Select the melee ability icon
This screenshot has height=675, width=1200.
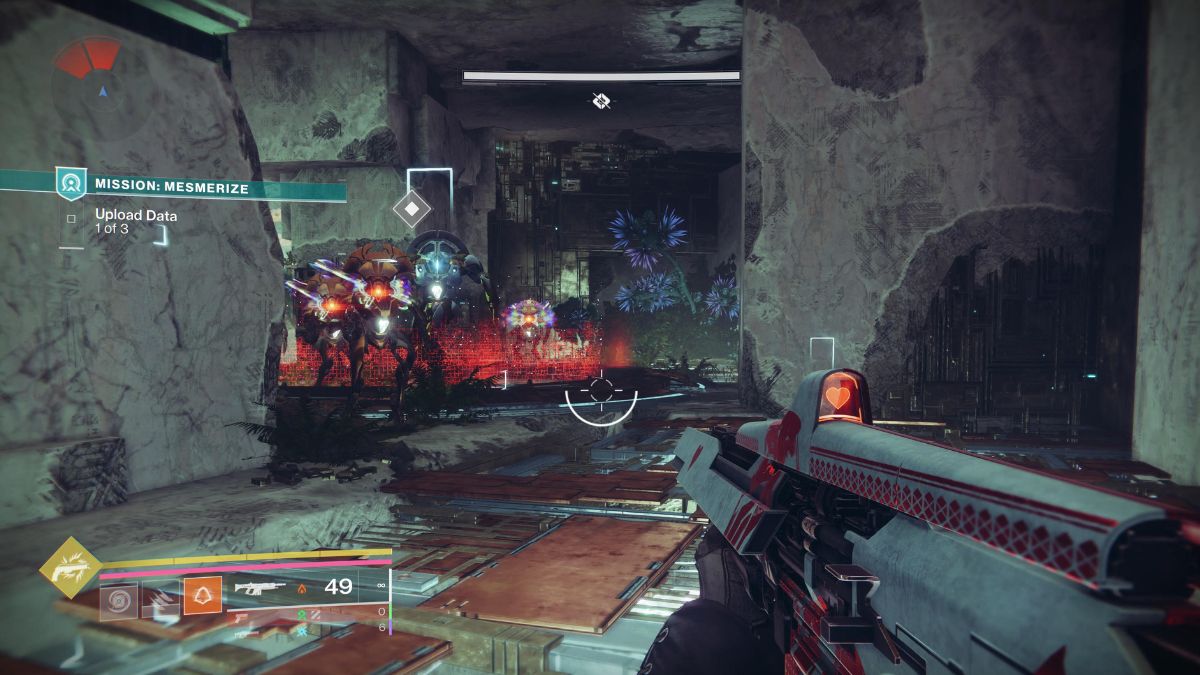160,600
